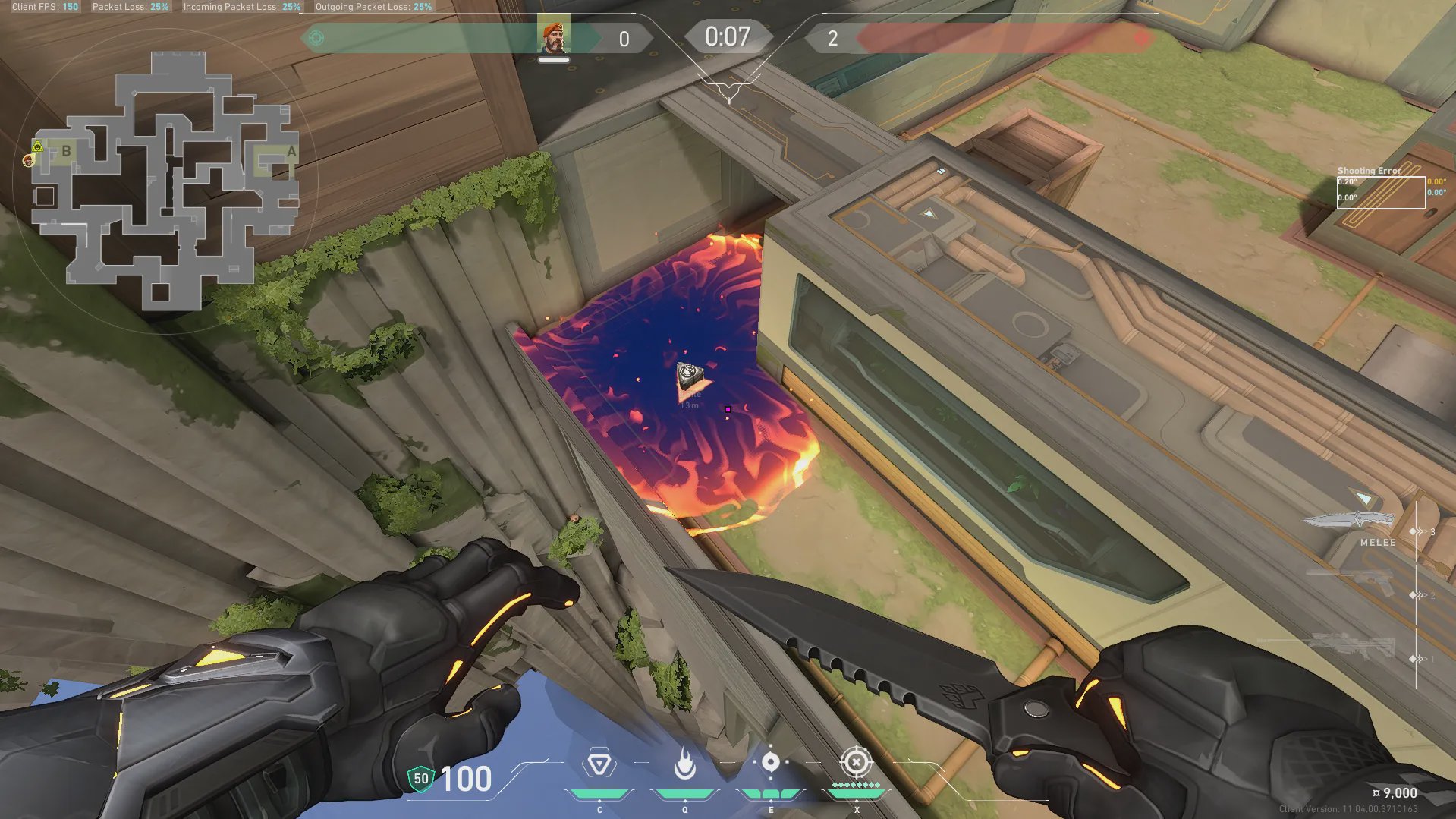
Task: Click the yellow spike icon on minimap
Action: [x=37, y=146]
